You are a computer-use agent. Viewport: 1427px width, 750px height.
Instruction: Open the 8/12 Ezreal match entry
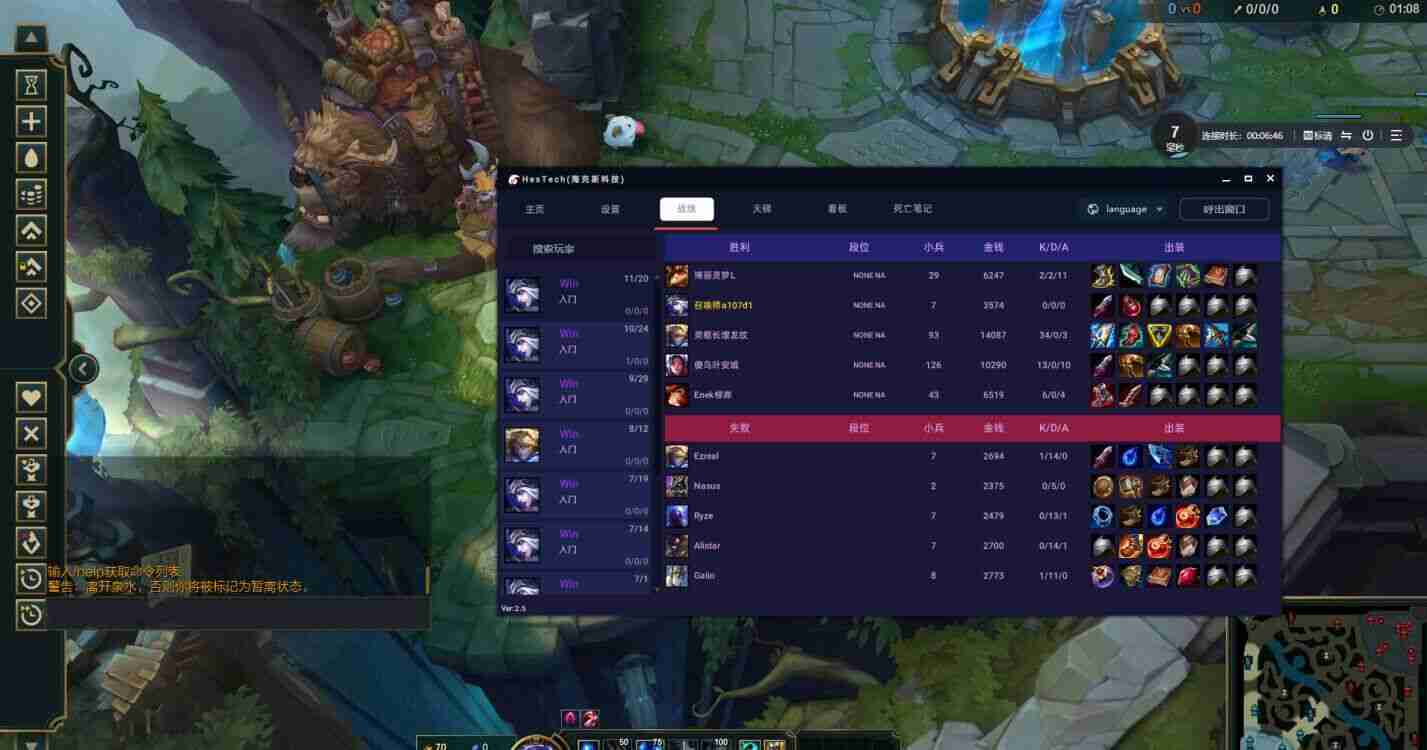click(577, 445)
